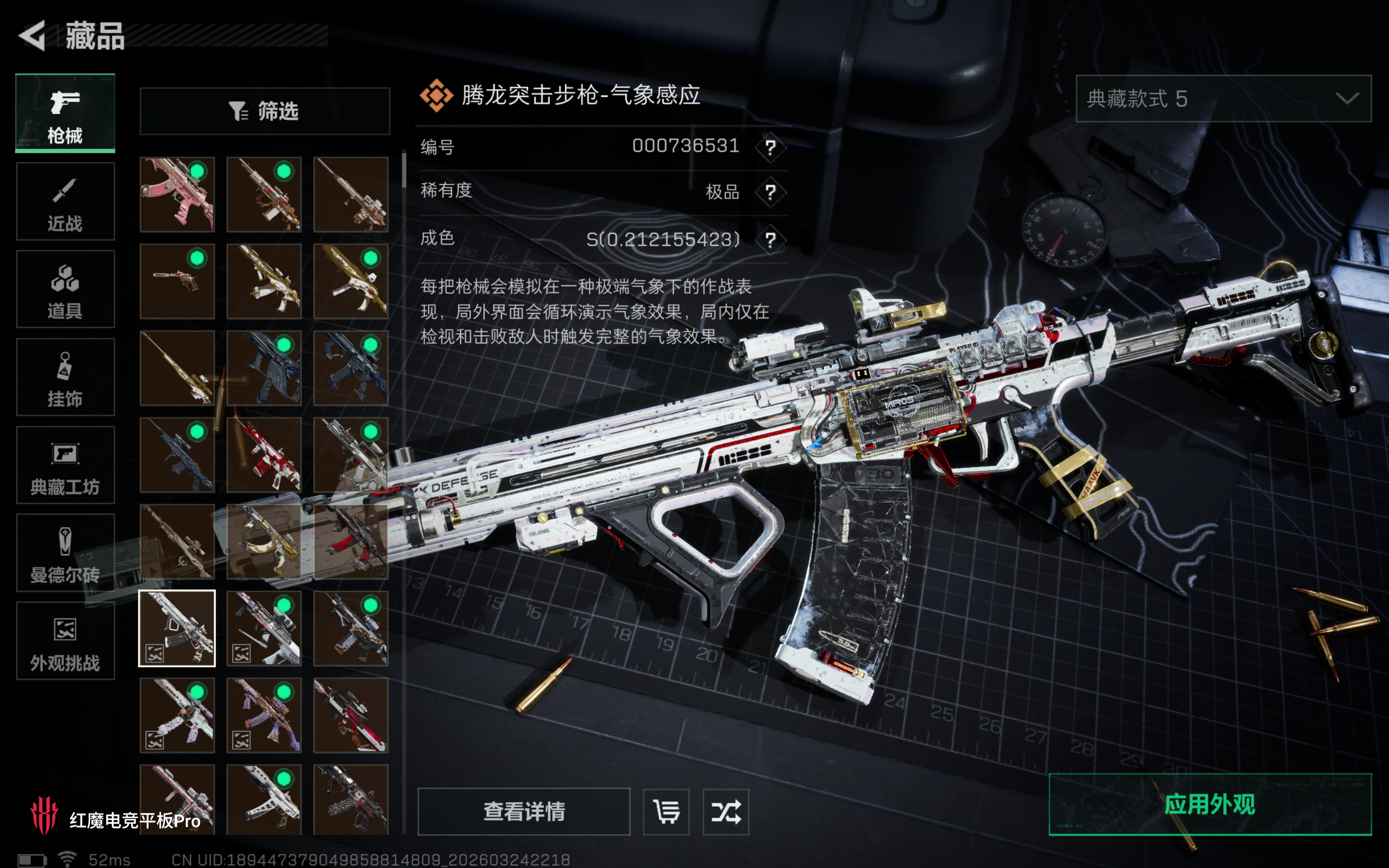
Task: View details with 查看详情 button
Action: [523, 811]
